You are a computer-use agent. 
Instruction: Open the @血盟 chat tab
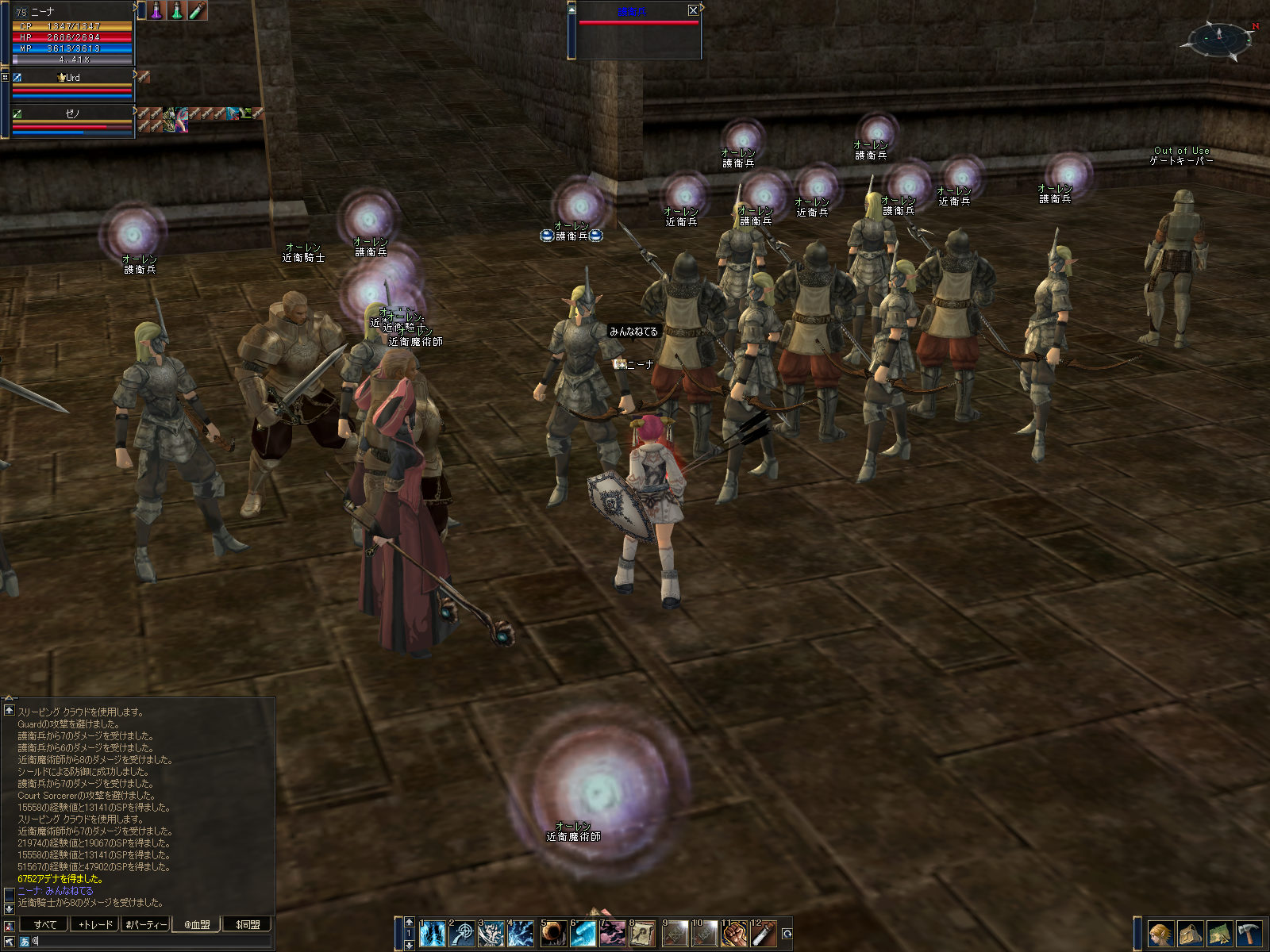(197, 924)
